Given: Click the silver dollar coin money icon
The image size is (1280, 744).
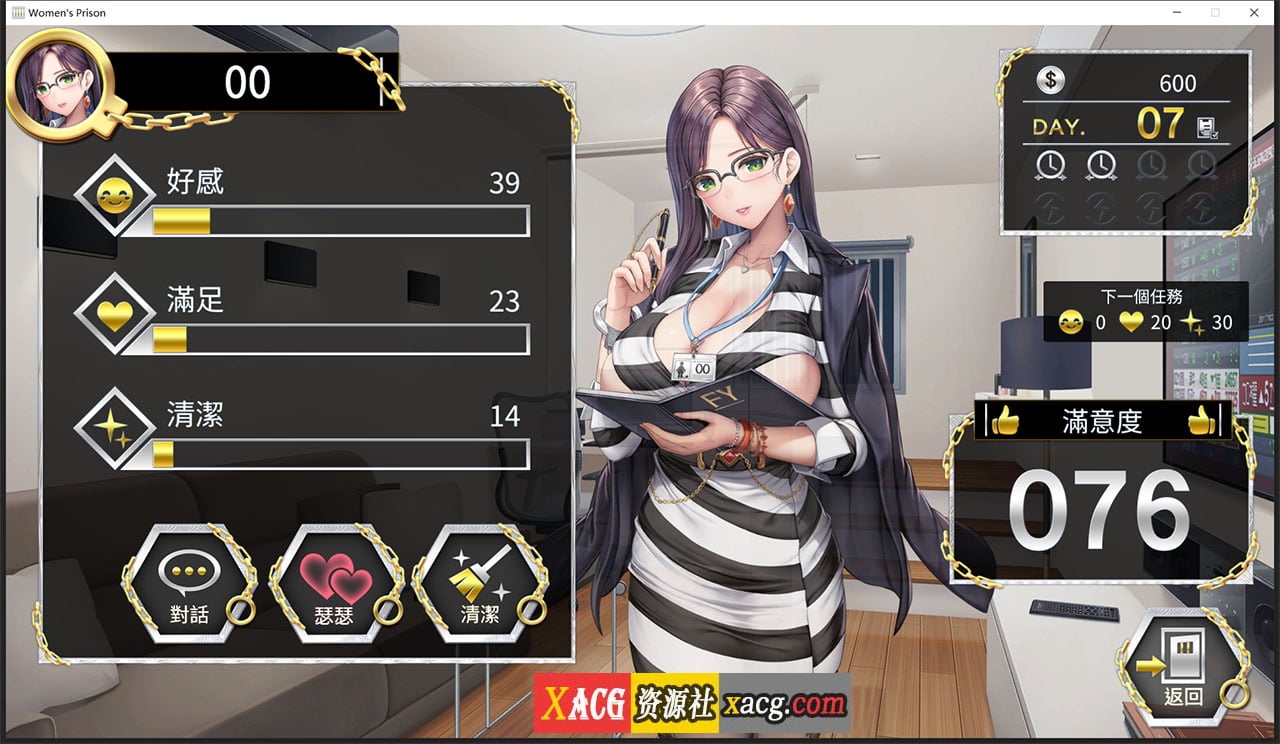Looking at the screenshot, I should pyautogui.click(x=1050, y=81).
